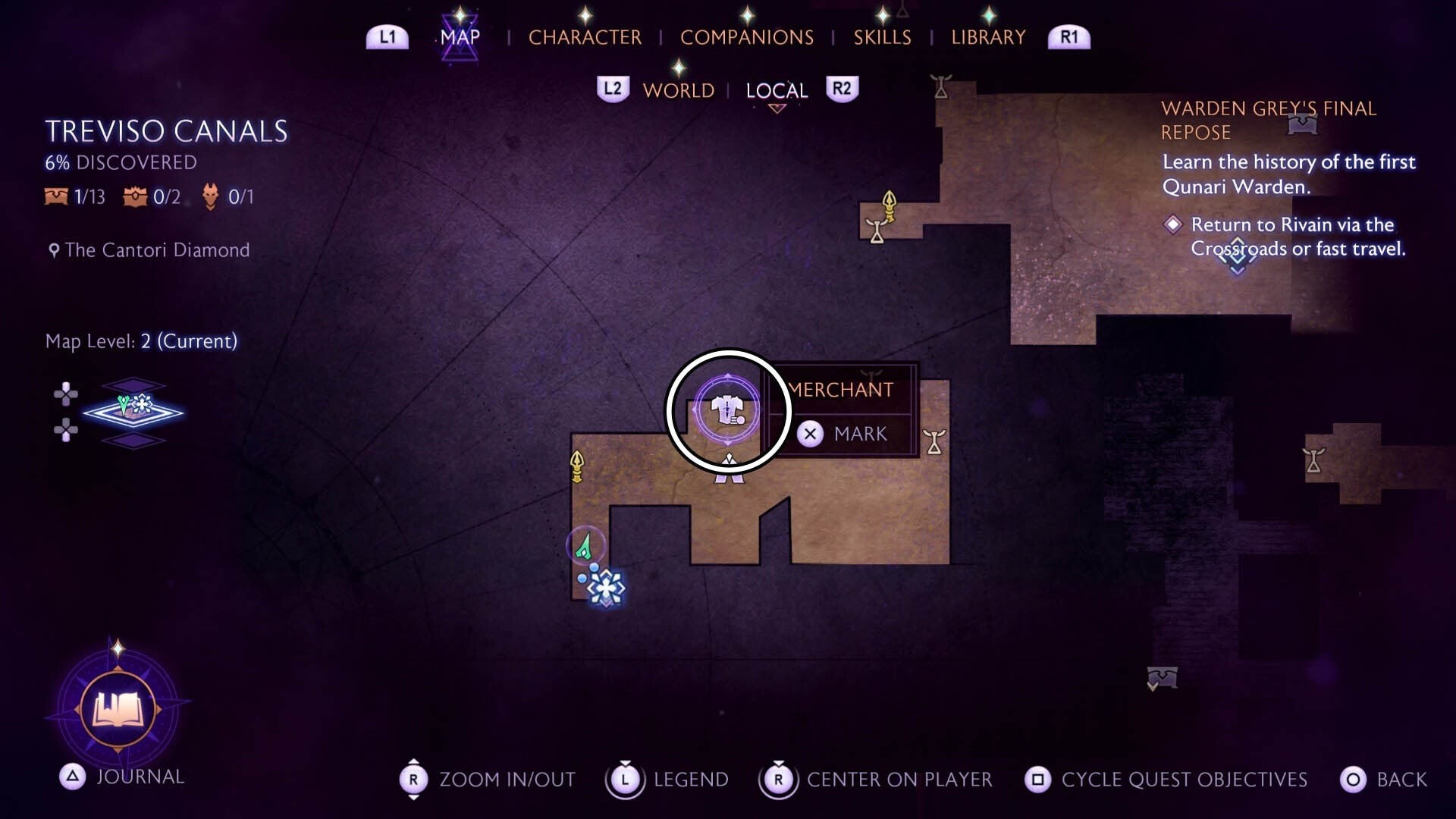
Task: Click the Warden Grey's Final Repose quest tracker
Action: click(x=1268, y=120)
